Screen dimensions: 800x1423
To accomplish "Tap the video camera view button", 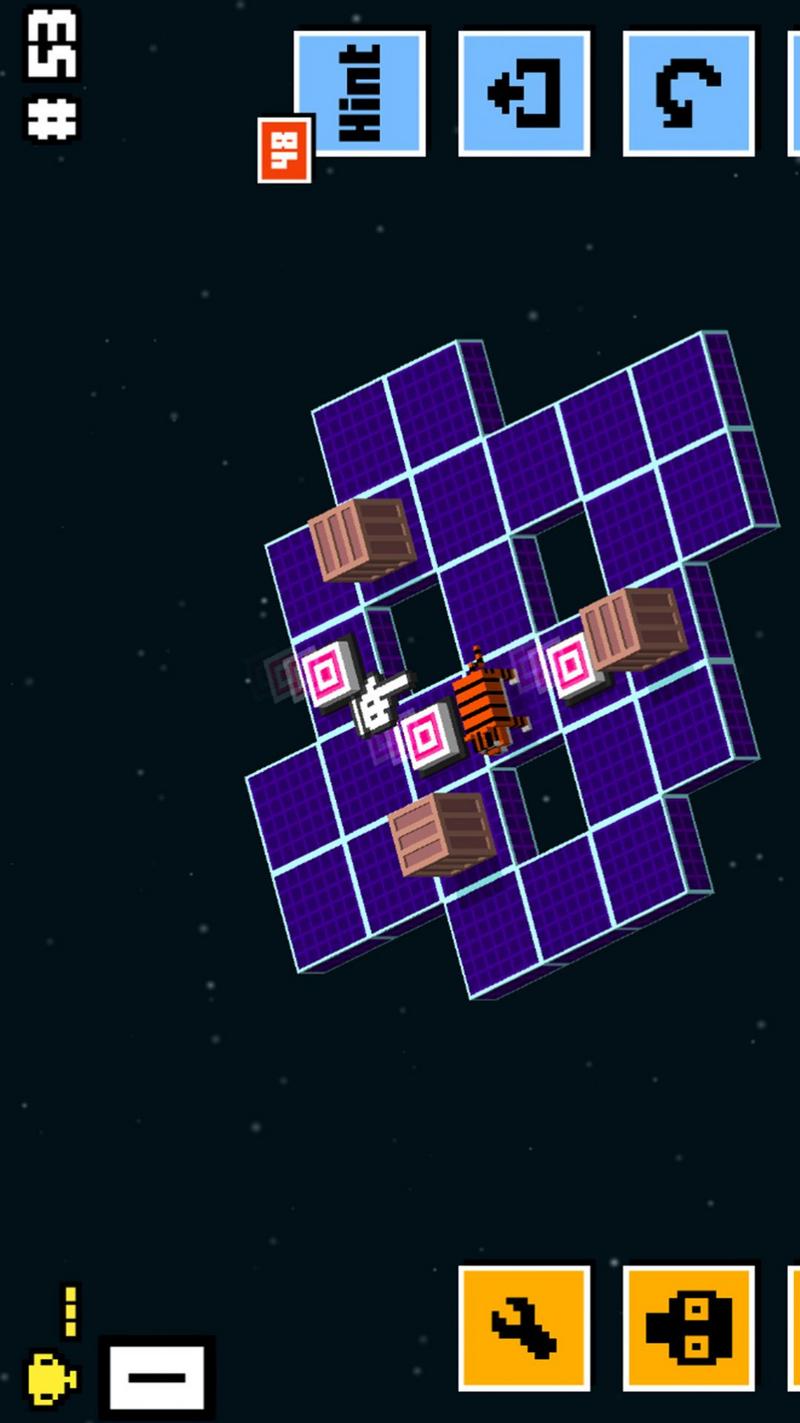I will coord(688,1327).
